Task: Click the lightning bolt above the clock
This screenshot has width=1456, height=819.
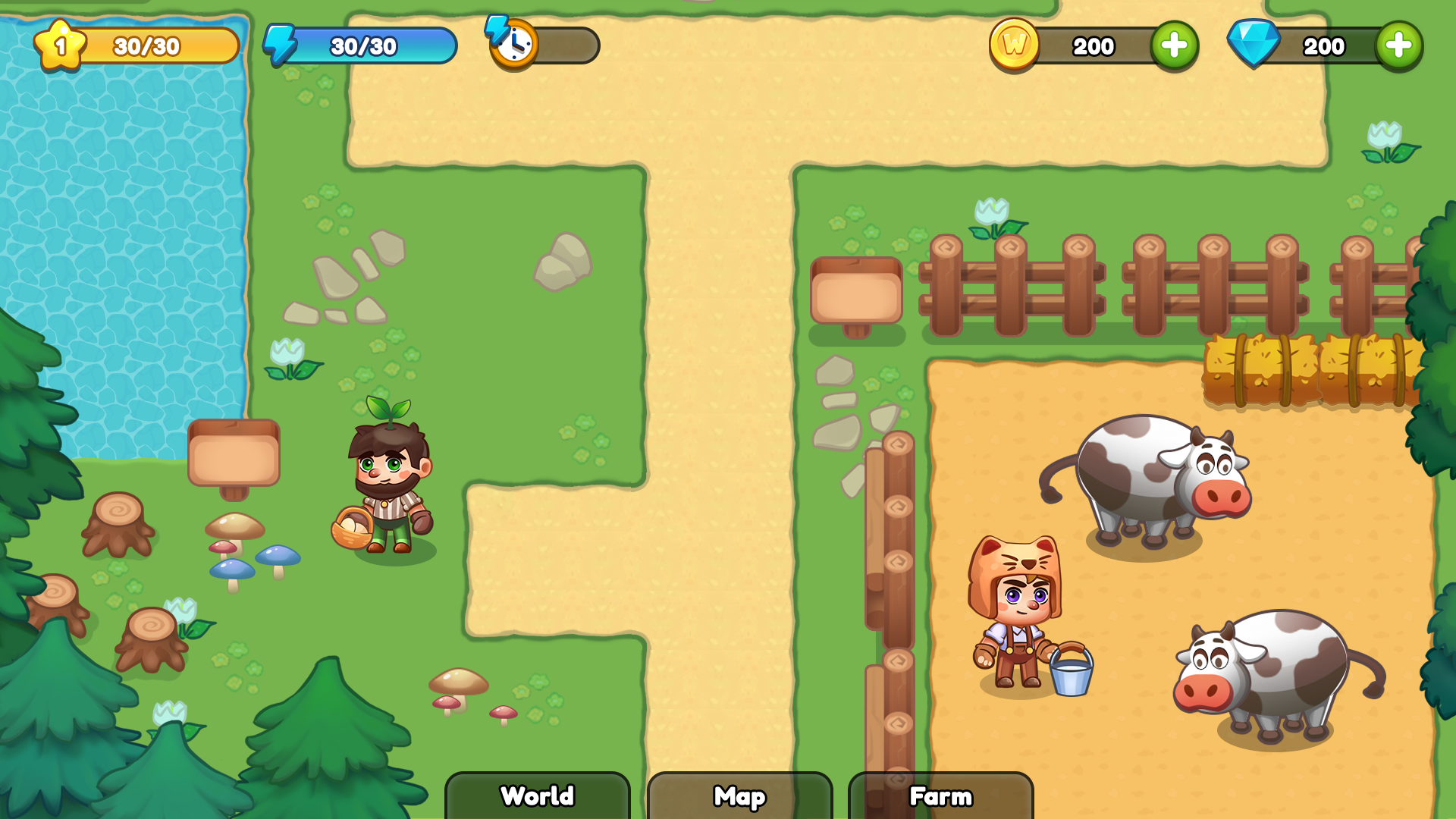Action: 498,29
